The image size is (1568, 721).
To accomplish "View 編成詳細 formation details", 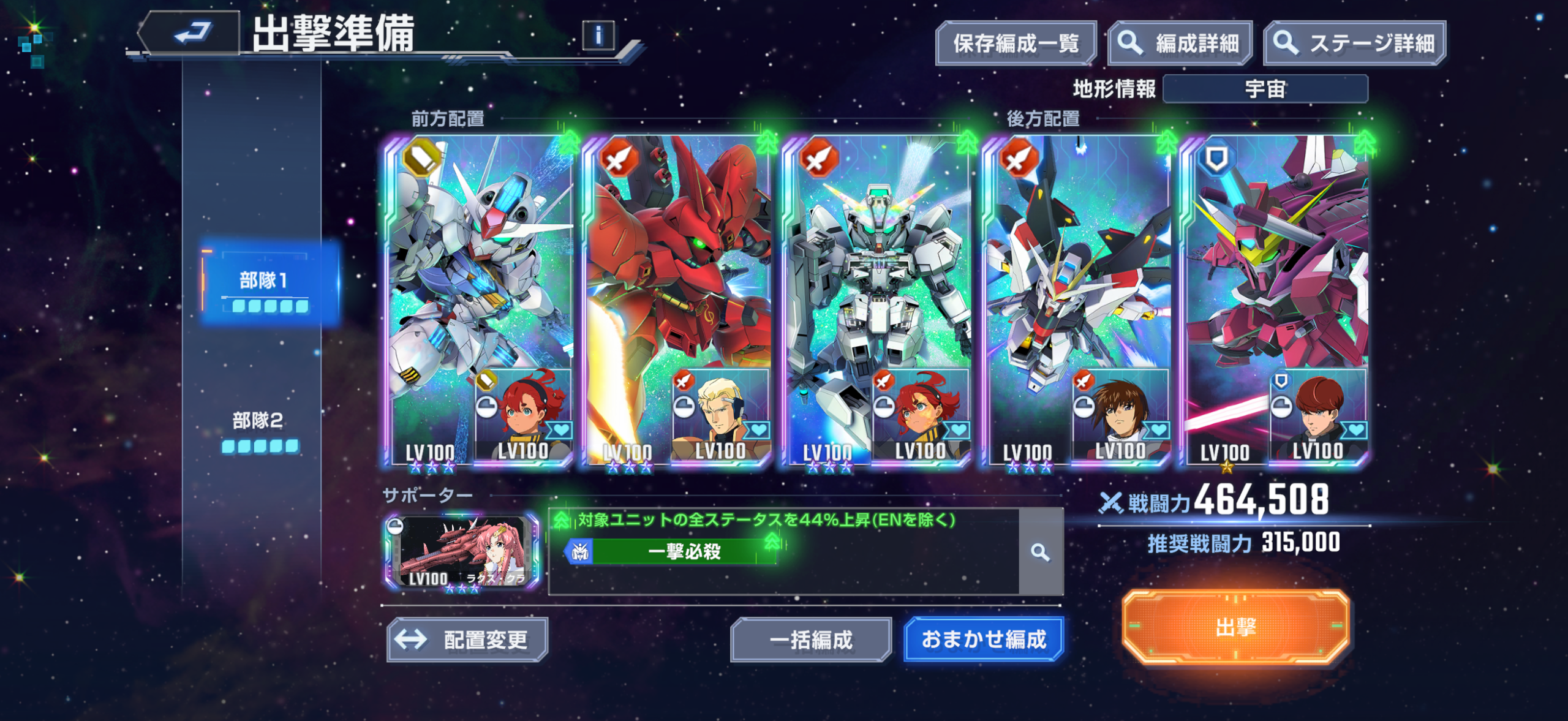I will point(1179,43).
